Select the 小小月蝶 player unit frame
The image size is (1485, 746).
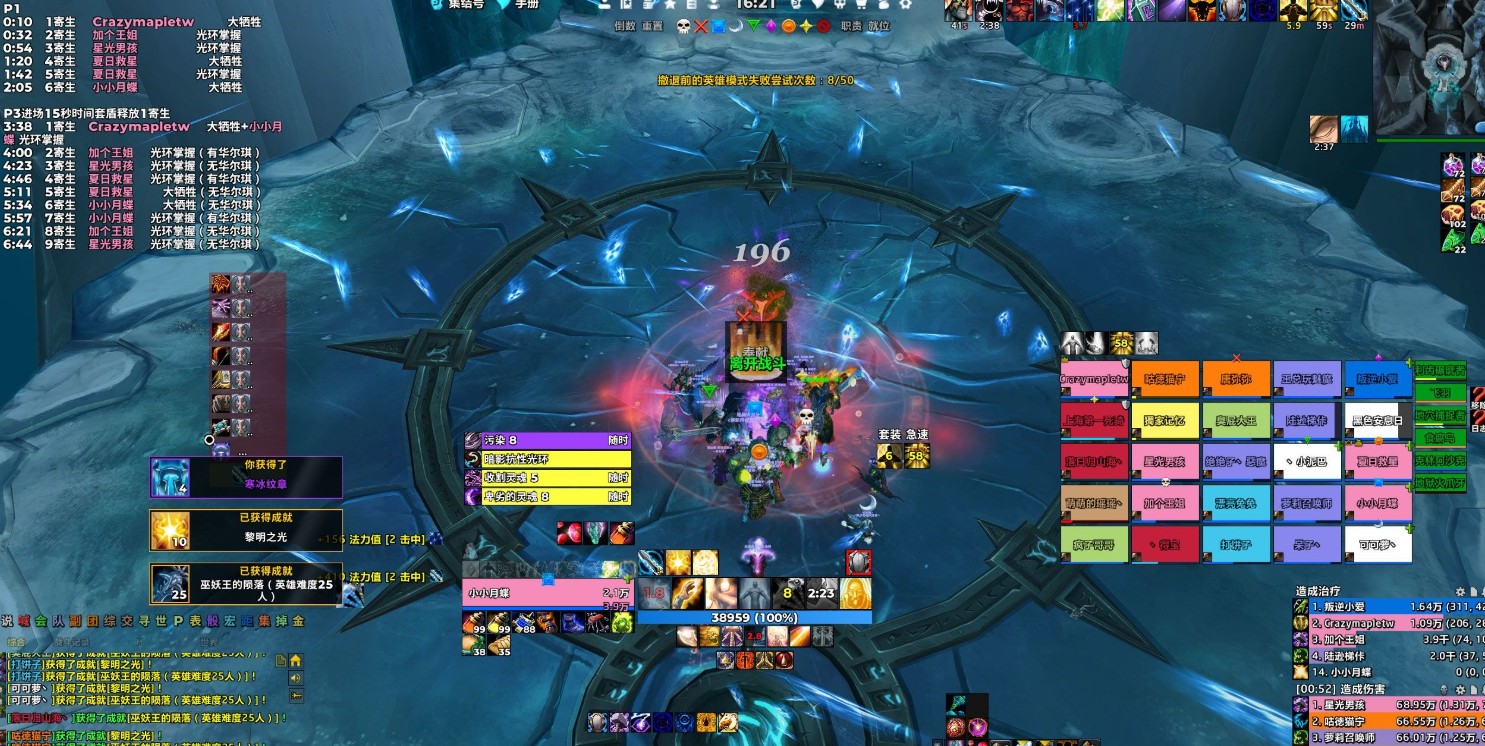546,593
